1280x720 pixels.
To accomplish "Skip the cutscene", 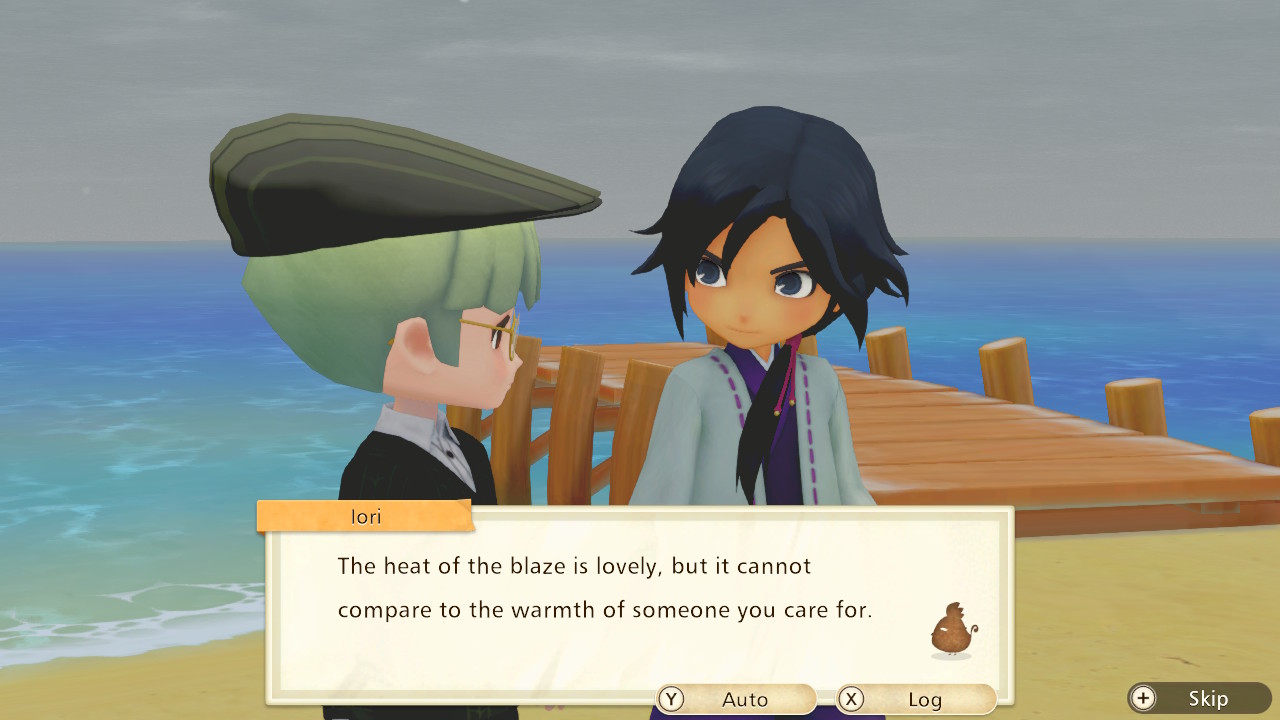I will 1199,698.
